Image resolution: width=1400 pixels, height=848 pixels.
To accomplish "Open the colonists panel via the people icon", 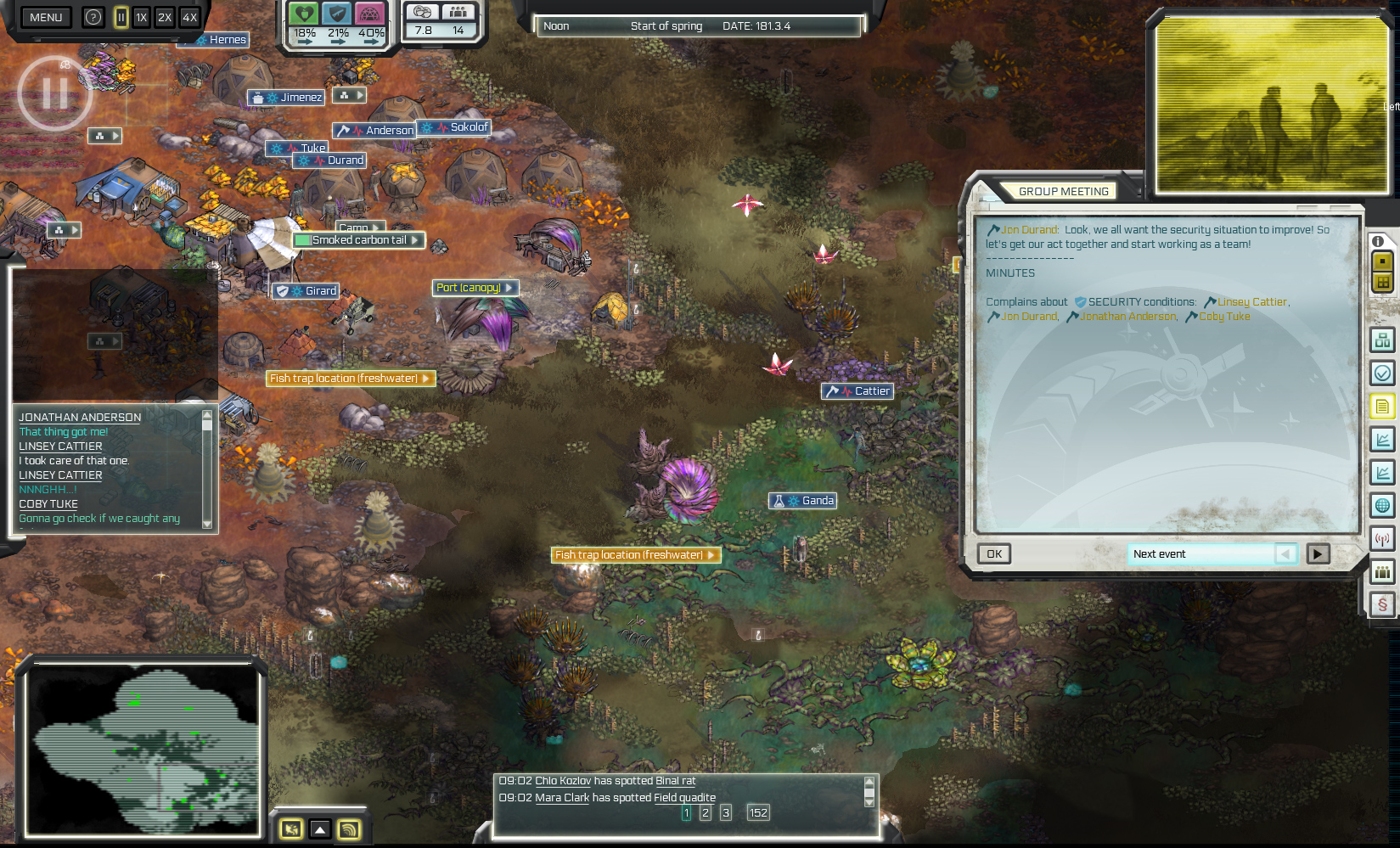I will point(1383,571).
